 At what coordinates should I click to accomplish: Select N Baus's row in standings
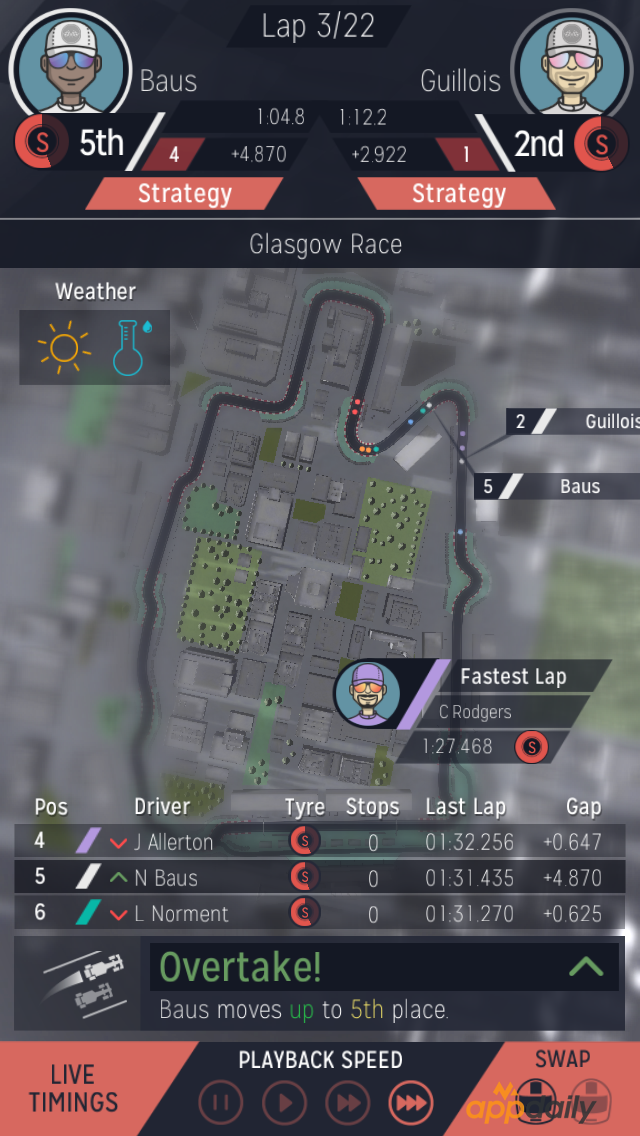tap(320, 877)
